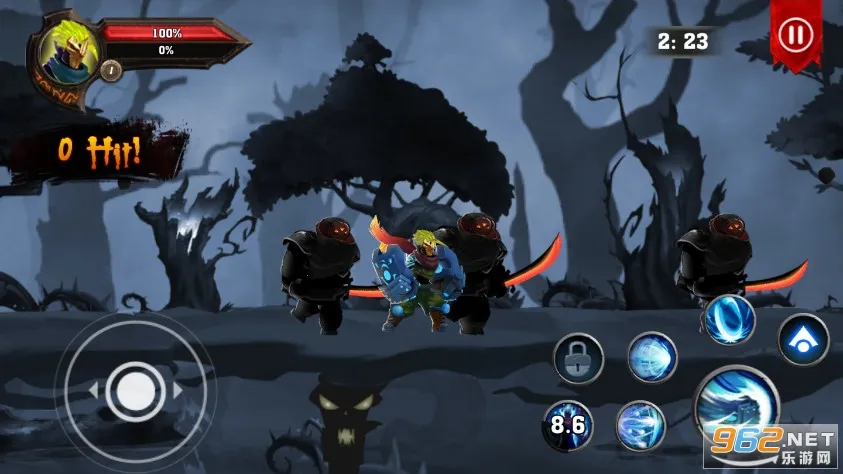Hit the jump button with up arrow
Screen dimensions: 843x474
[x=803, y=340]
